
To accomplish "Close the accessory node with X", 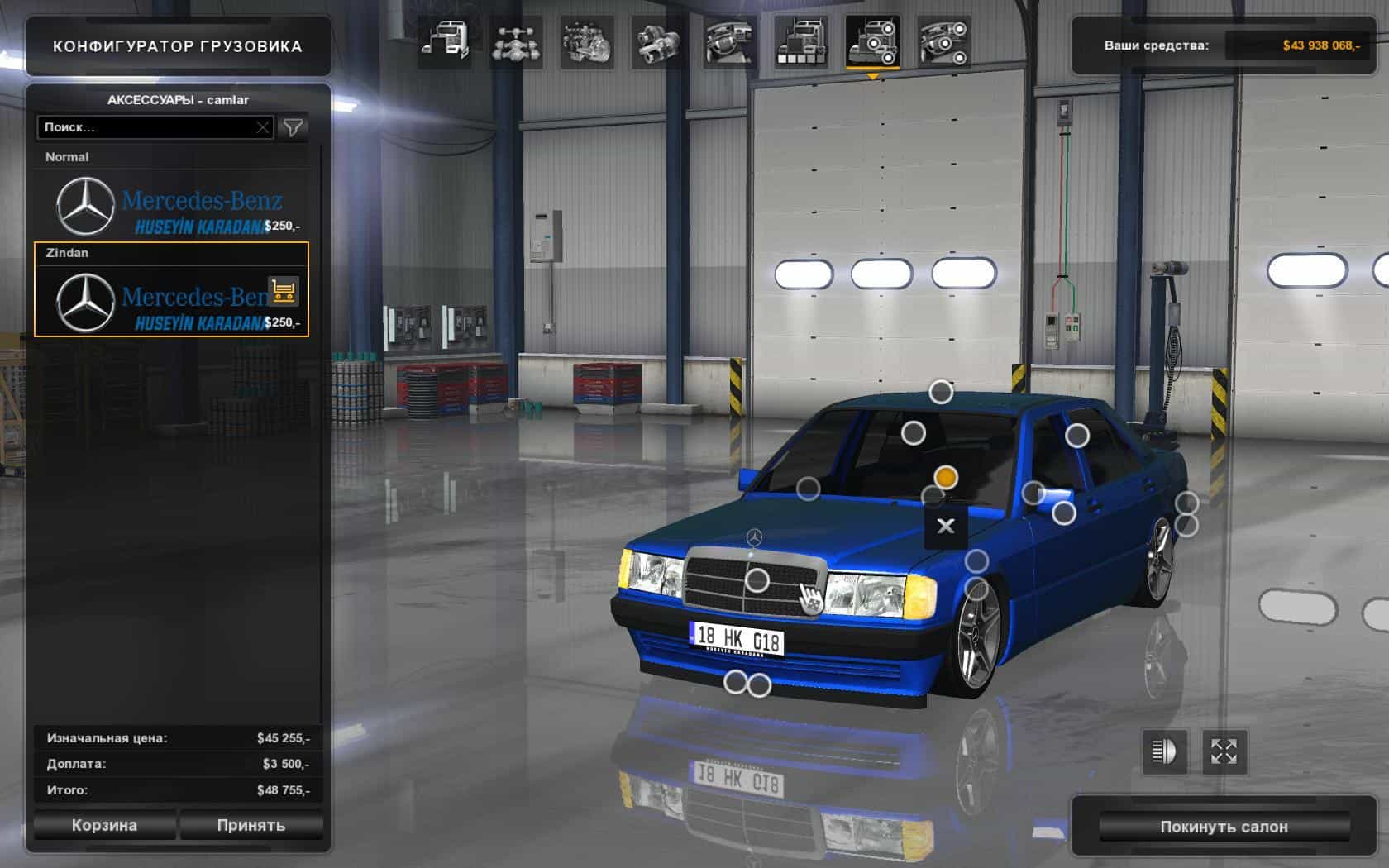I will click(946, 526).
